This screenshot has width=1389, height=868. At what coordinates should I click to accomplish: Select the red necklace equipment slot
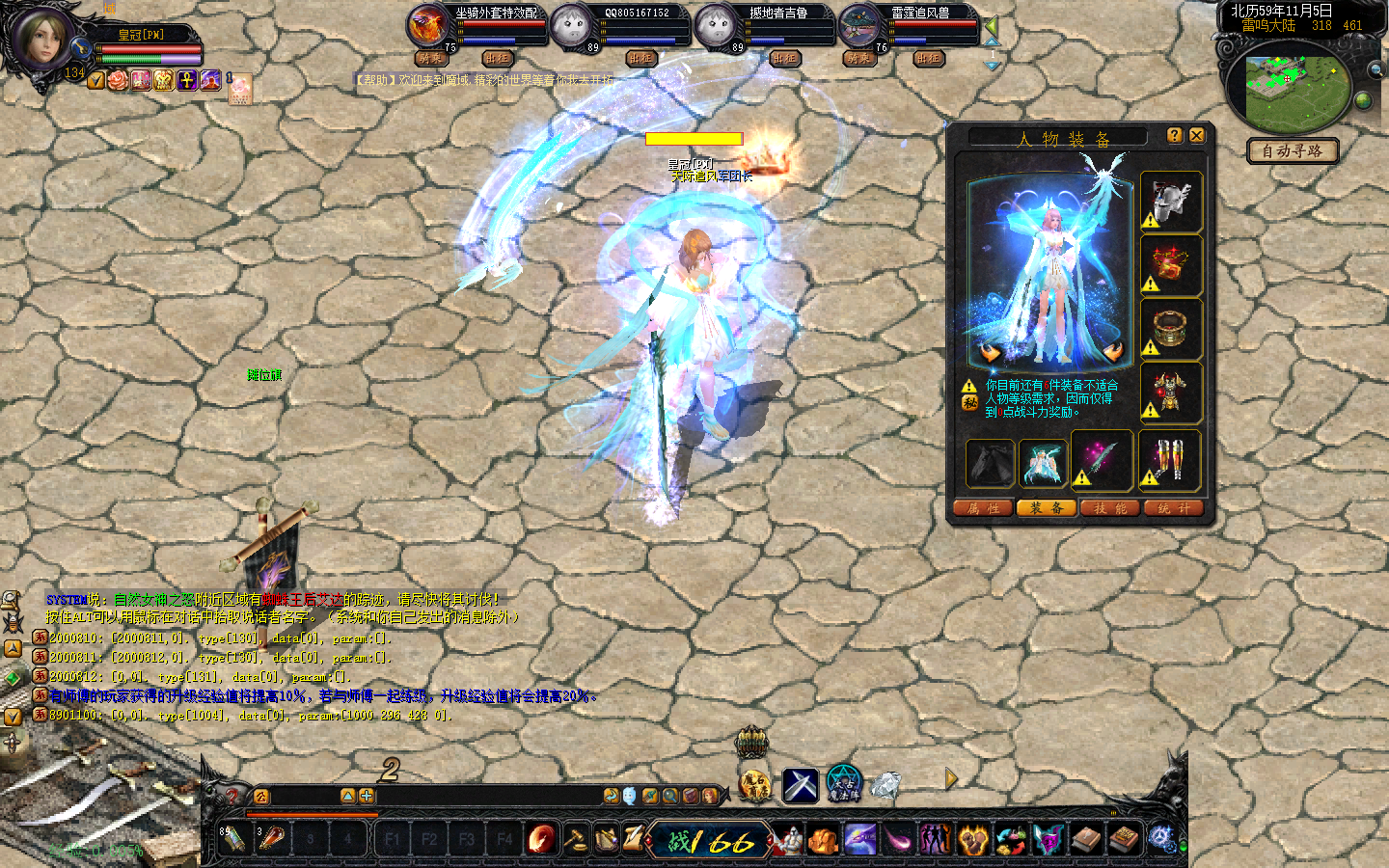[x=1171, y=265]
